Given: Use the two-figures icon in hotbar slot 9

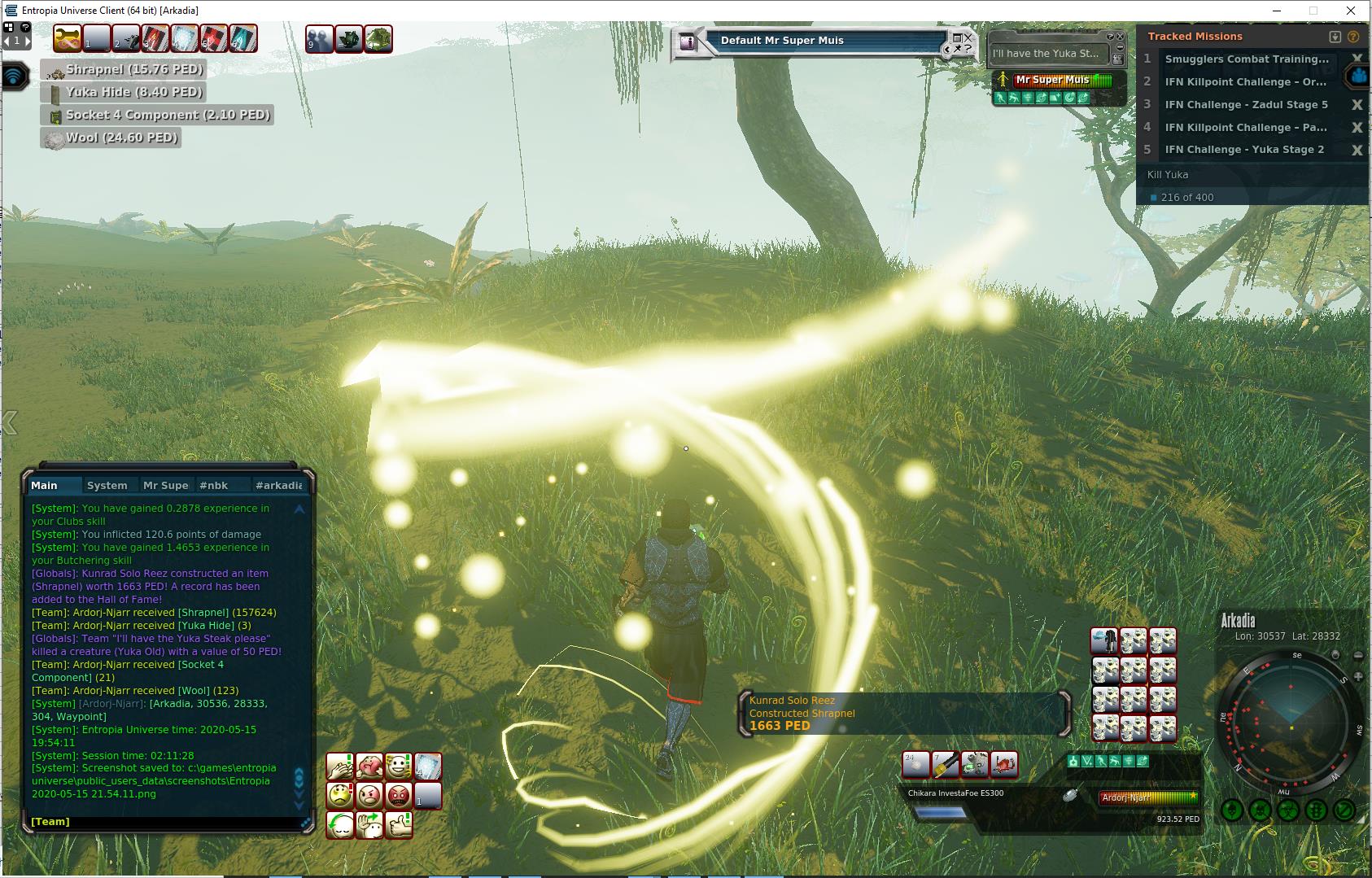Looking at the screenshot, I should [x=319, y=39].
